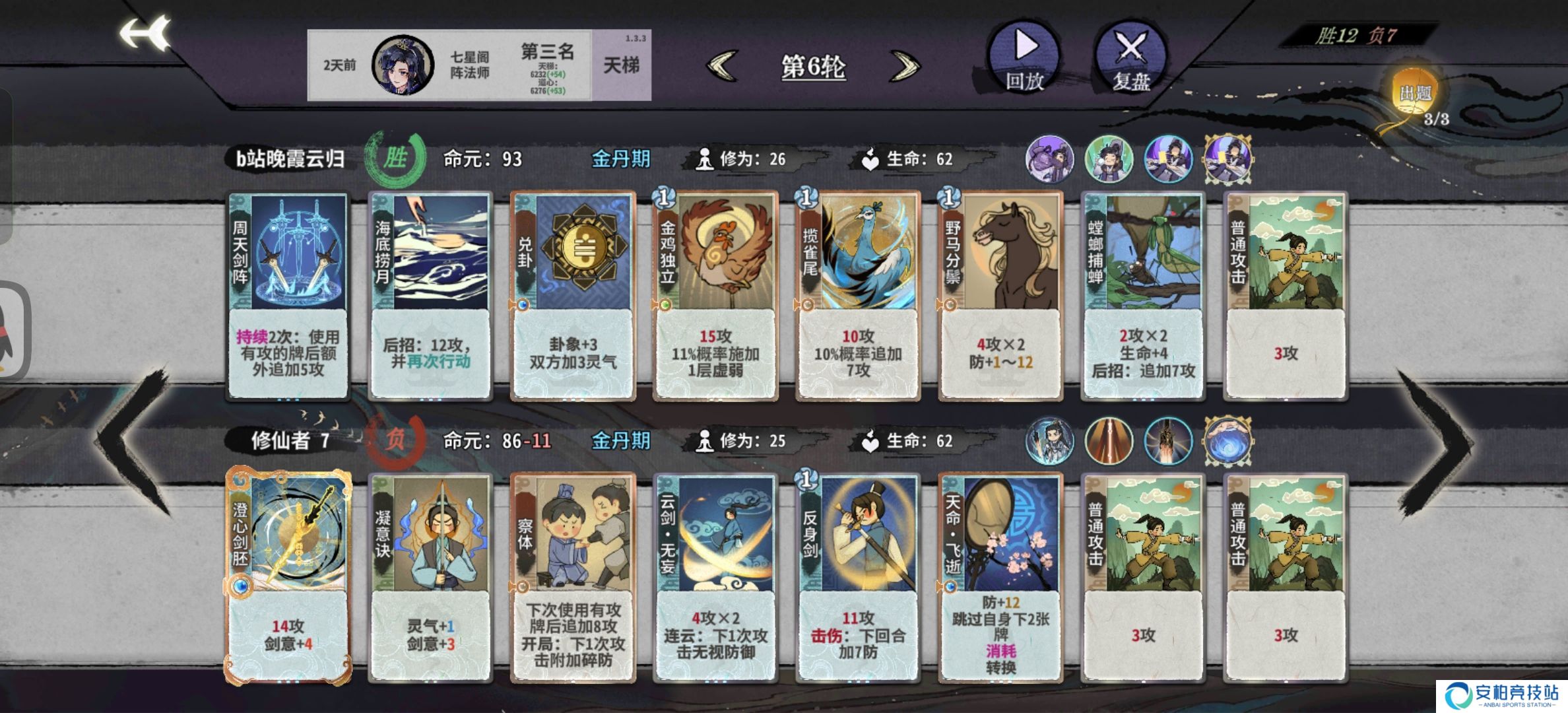The width and height of the screenshot is (1568, 713).
Task: Click the 七星阁 阵法师 player avatar
Action: [x=403, y=65]
